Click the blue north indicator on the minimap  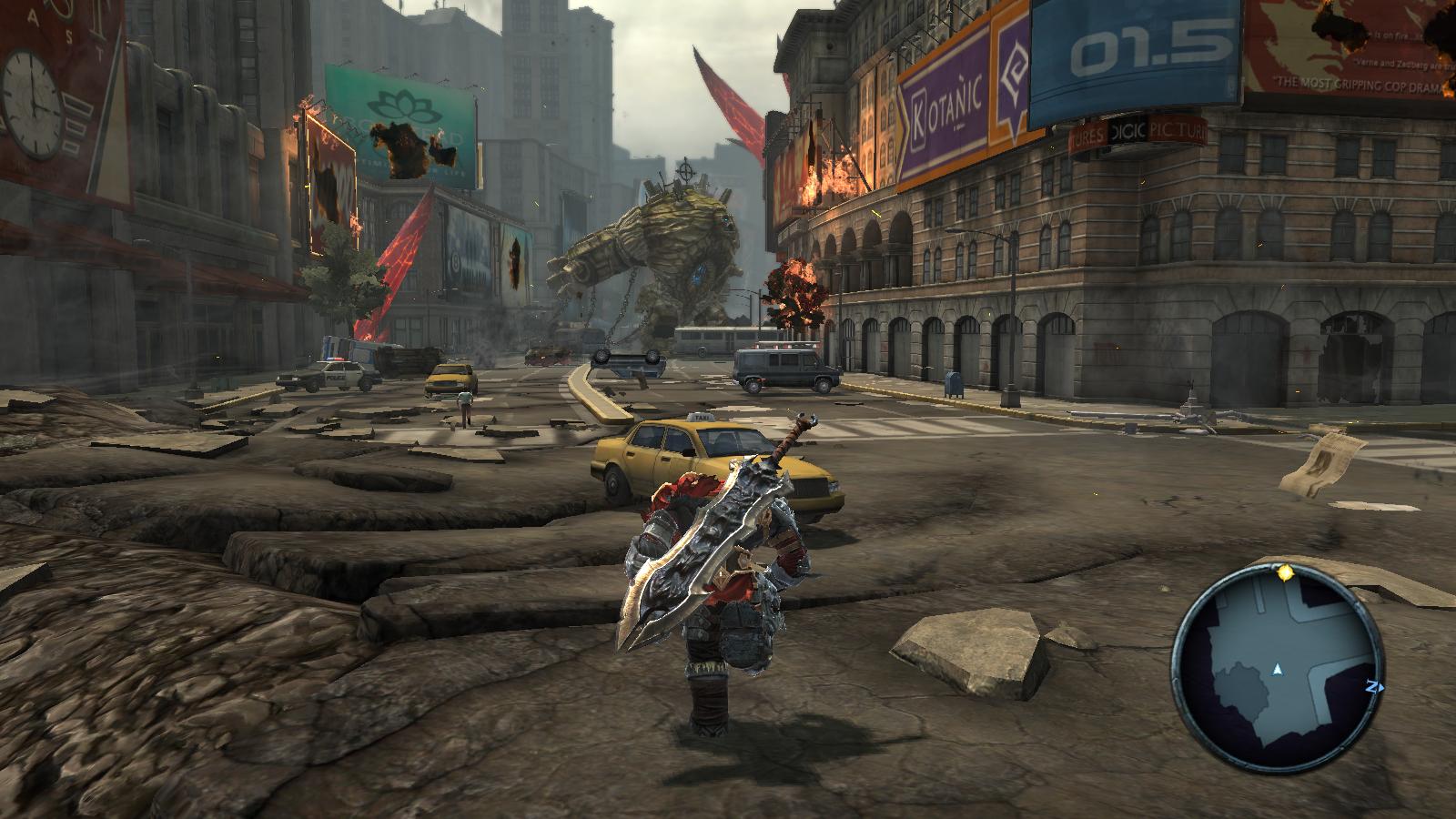pos(1373,688)
